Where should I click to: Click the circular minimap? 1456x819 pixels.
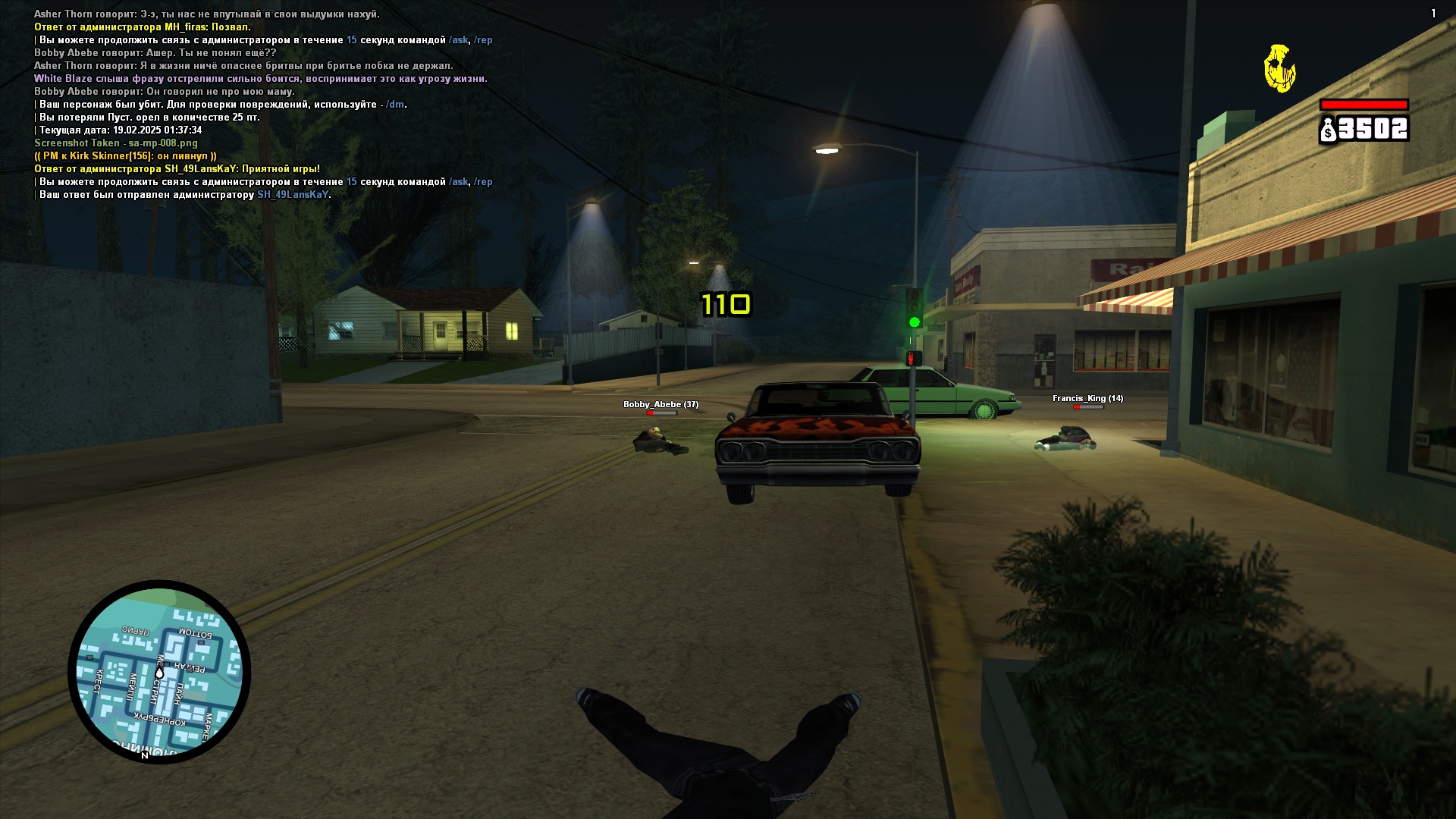pos(159,672)
